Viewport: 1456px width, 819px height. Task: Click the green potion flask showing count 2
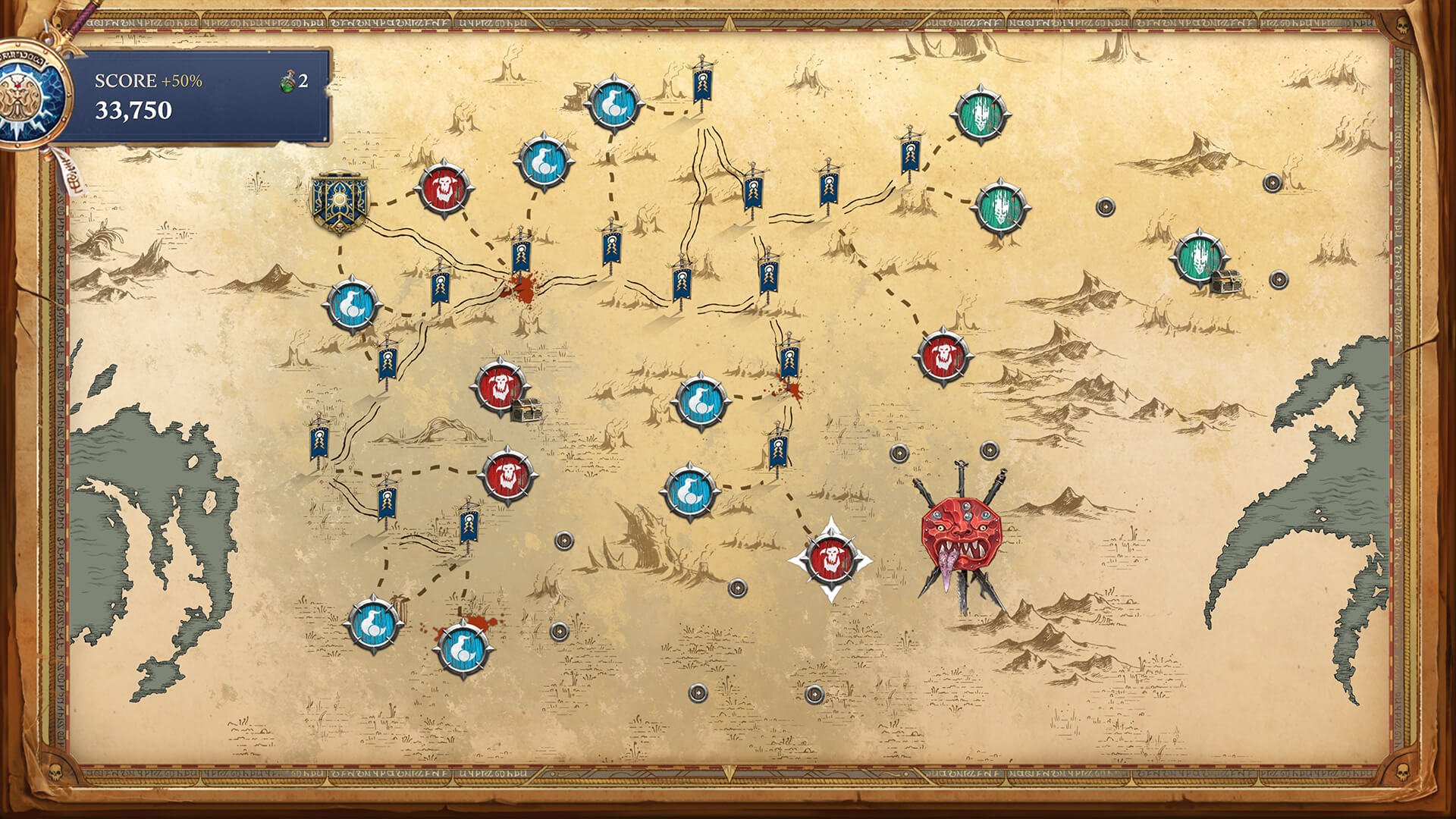pos(287,85)
